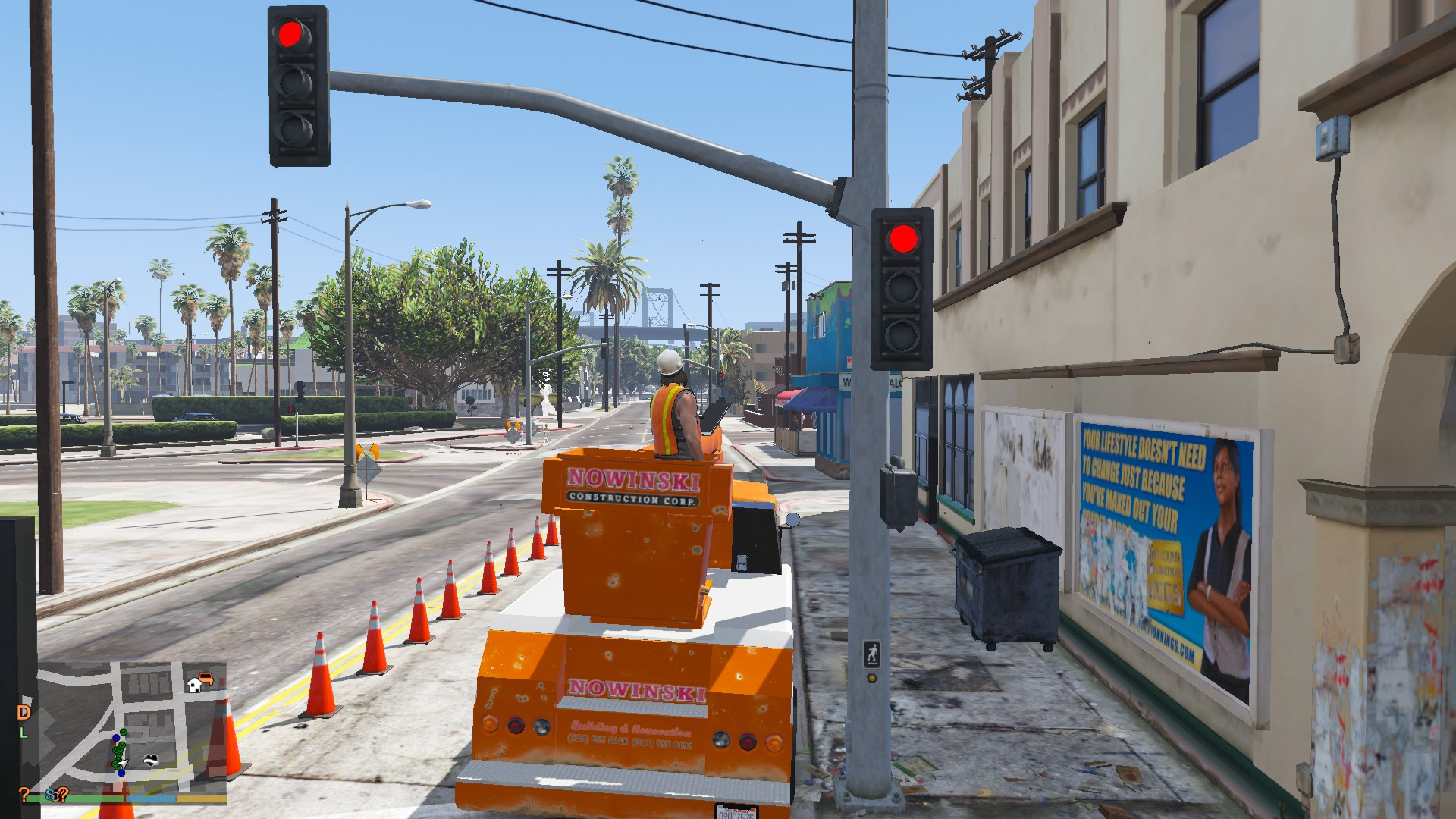
Task: Select the white player arrow on the minimap
Action: coord(122,763)
